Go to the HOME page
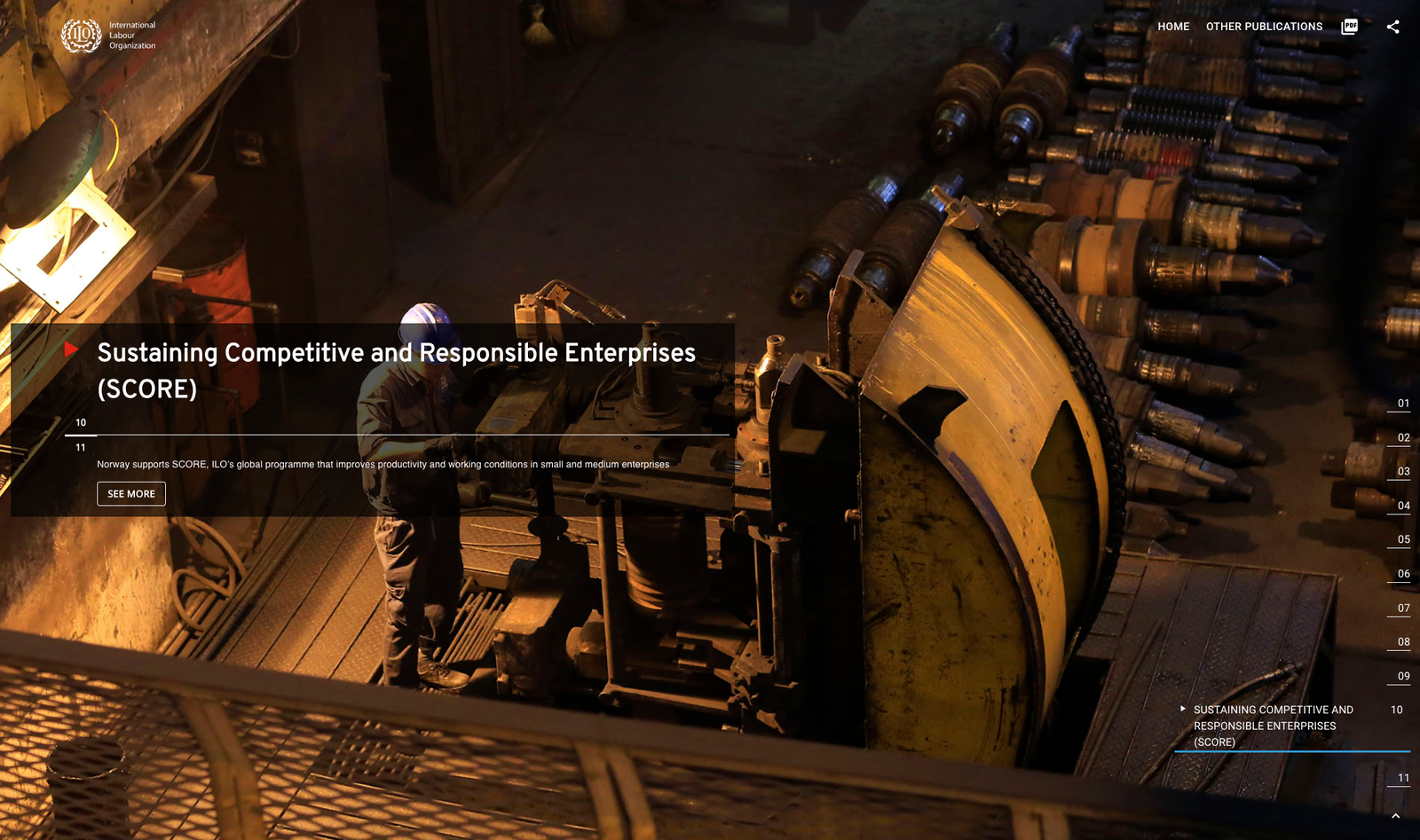This screenshot has height=840, width=1420. [1173, 27]
